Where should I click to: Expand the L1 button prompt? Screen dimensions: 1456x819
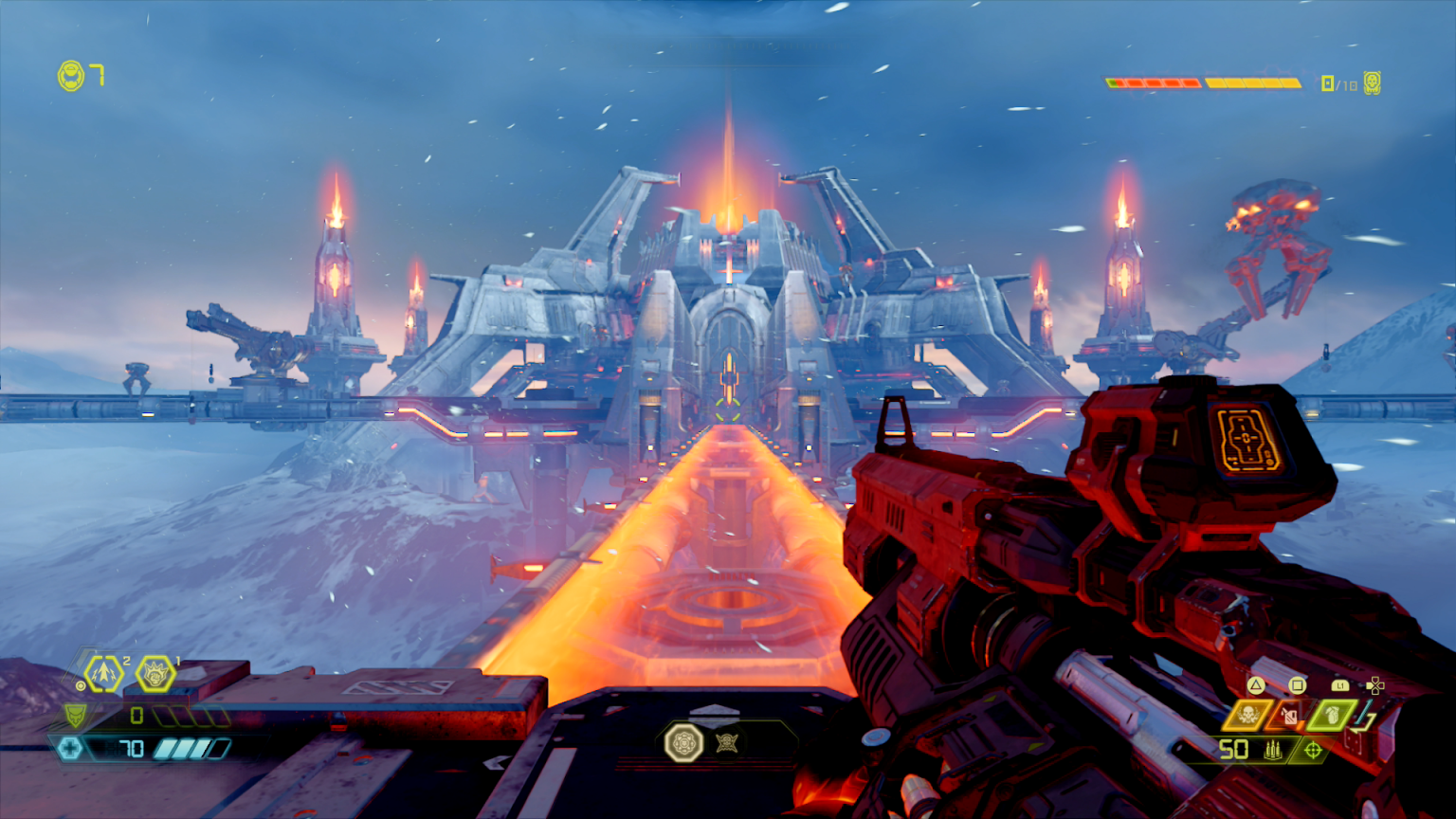(x=1340, y=684)
